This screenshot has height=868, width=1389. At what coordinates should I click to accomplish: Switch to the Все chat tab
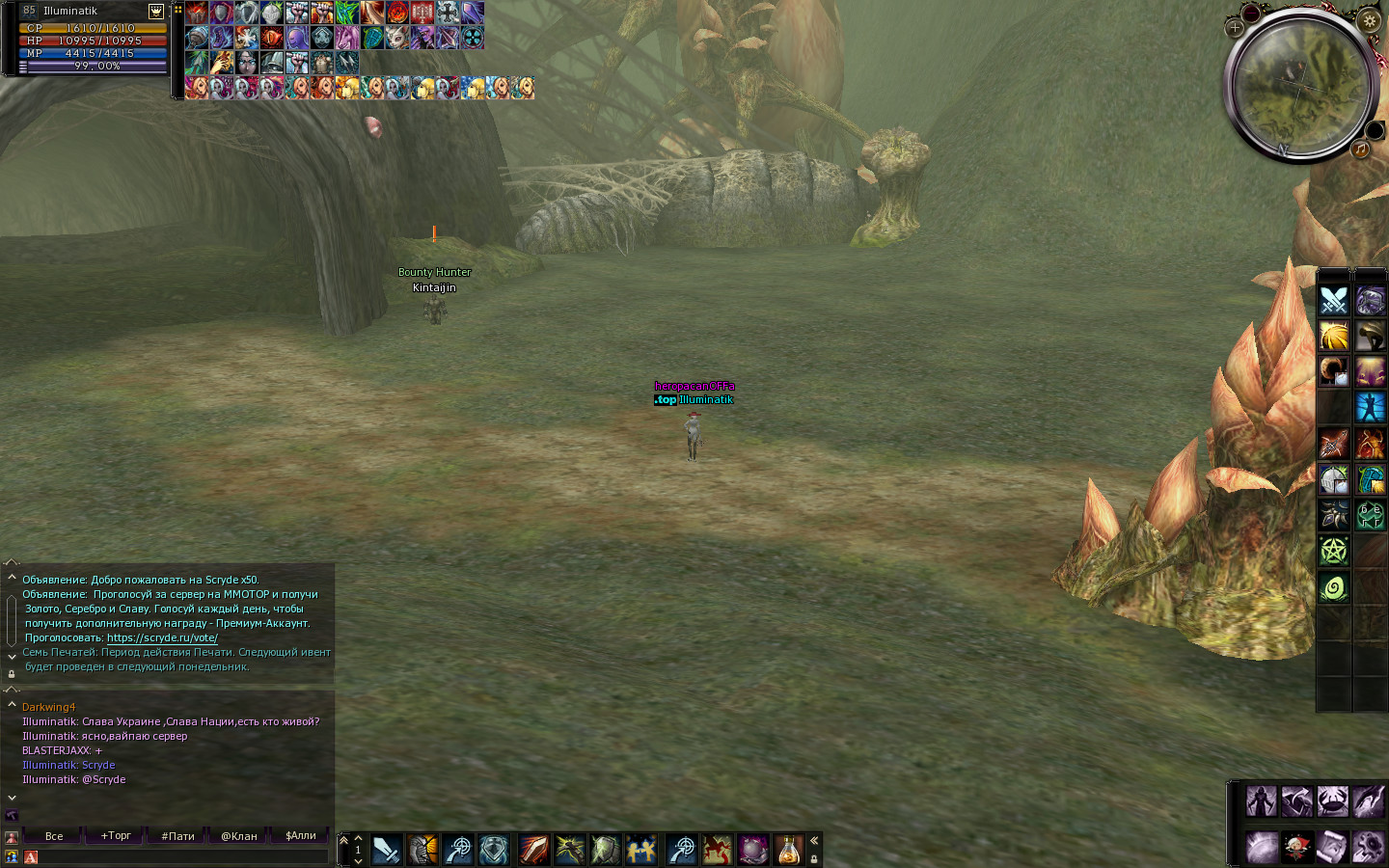point(54,836)
